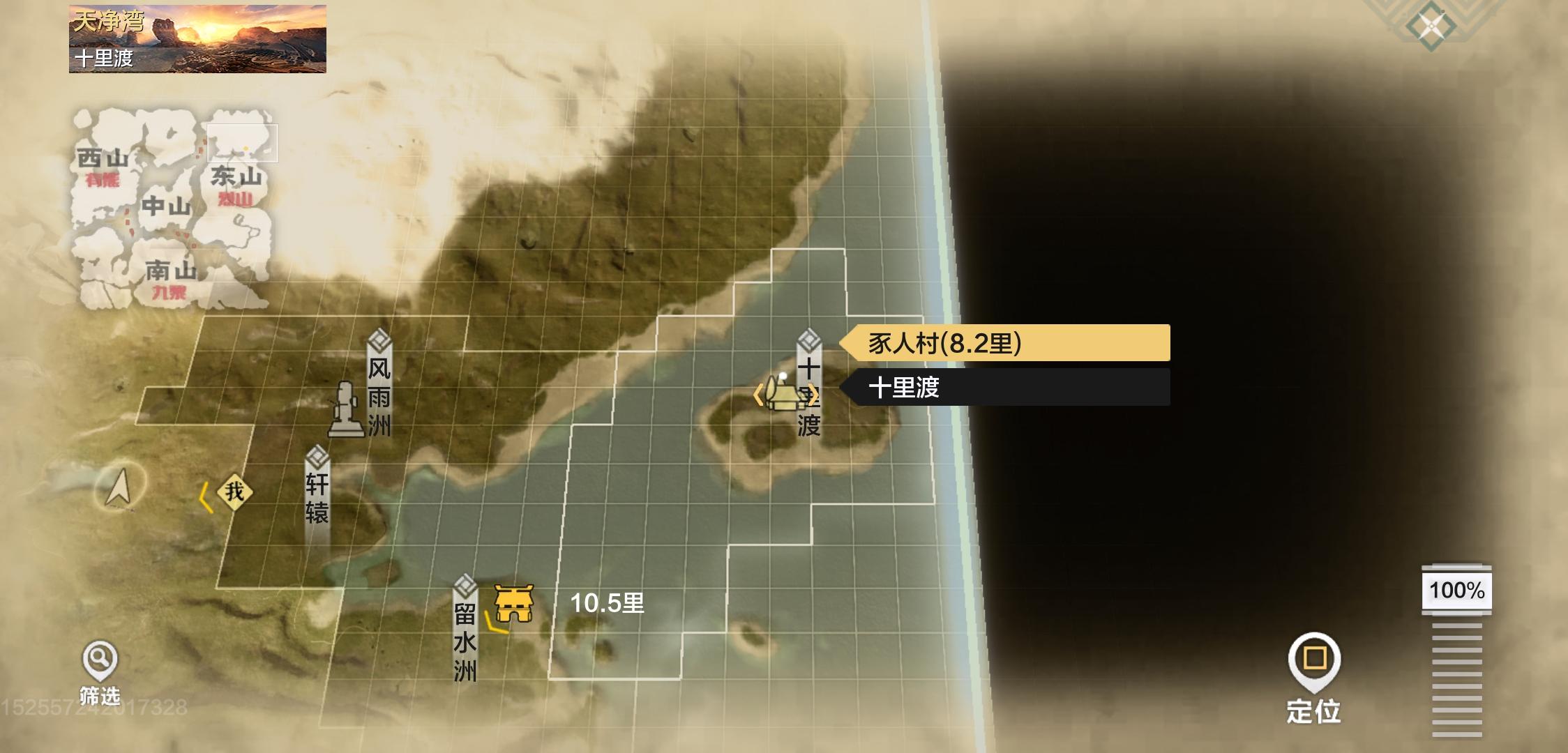Open the 中山 region on overview map

click(166, 206)
